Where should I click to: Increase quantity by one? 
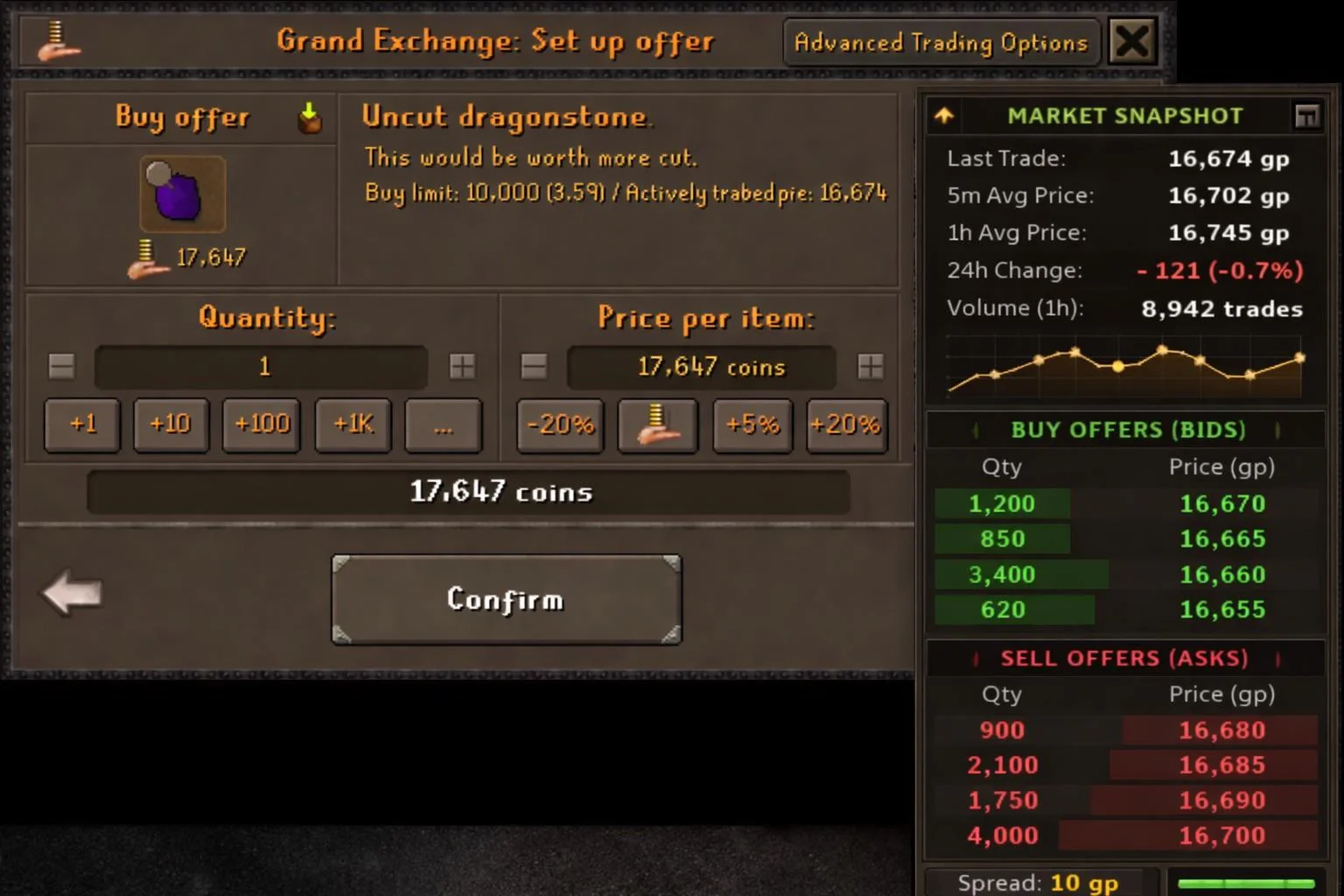point(81,425)
